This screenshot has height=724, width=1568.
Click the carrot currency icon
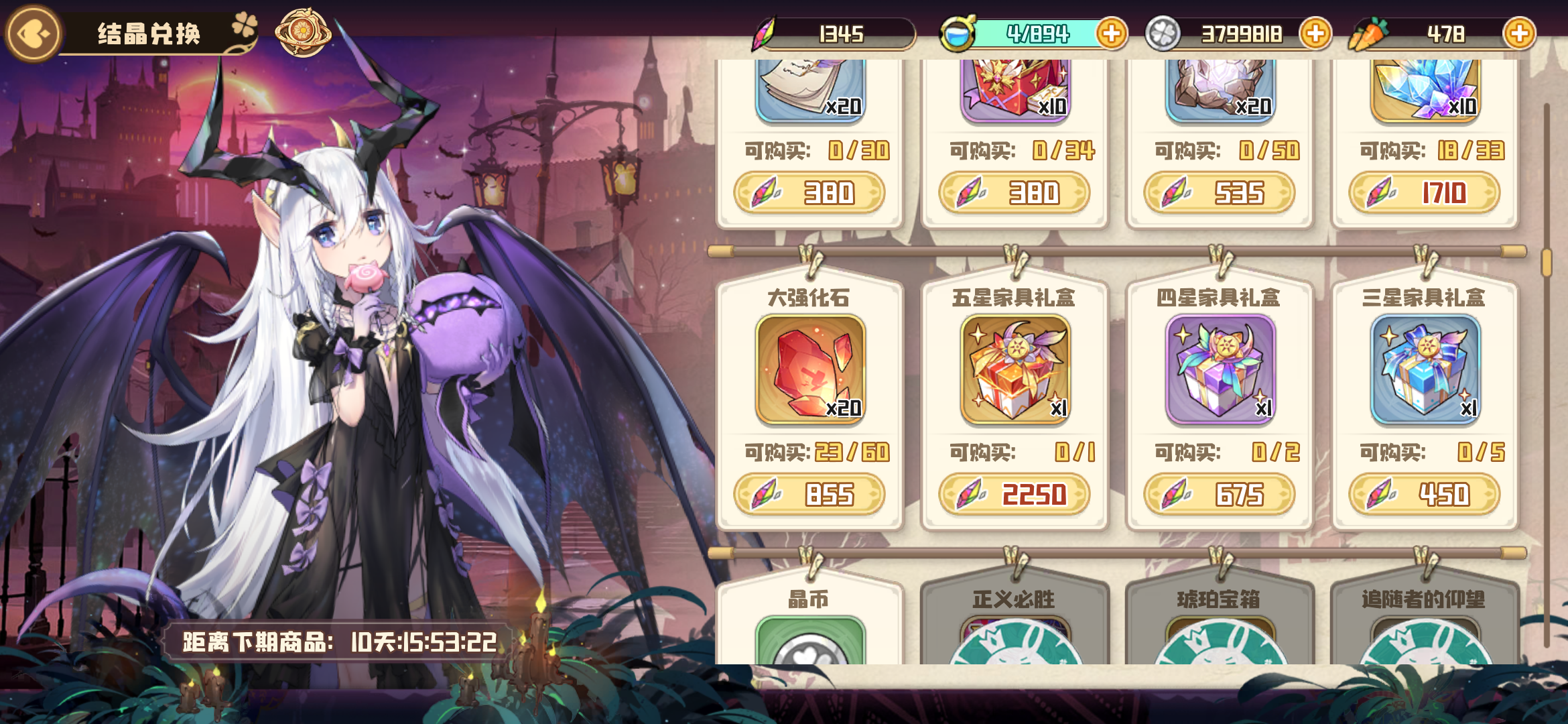tap(1368, 32)
